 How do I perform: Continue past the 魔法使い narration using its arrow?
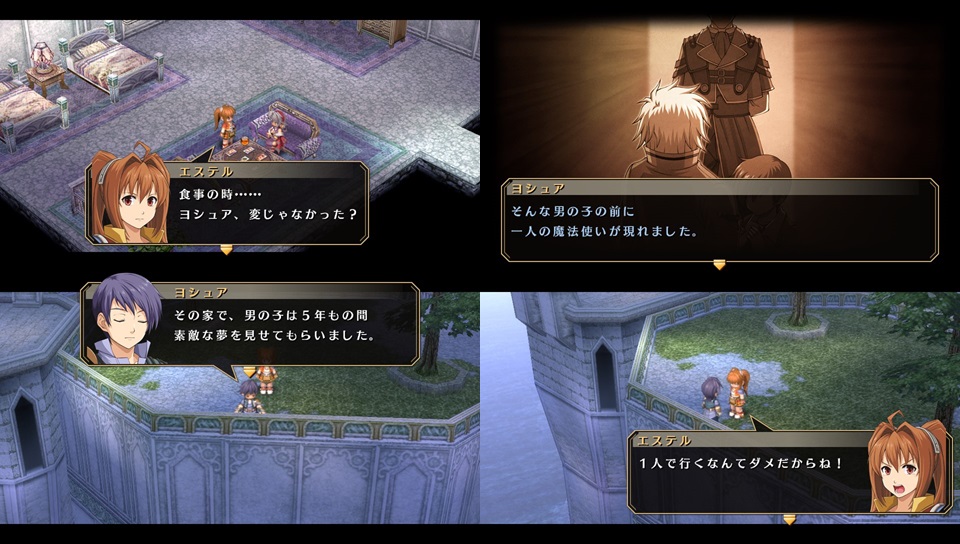(x=718, y=265)
